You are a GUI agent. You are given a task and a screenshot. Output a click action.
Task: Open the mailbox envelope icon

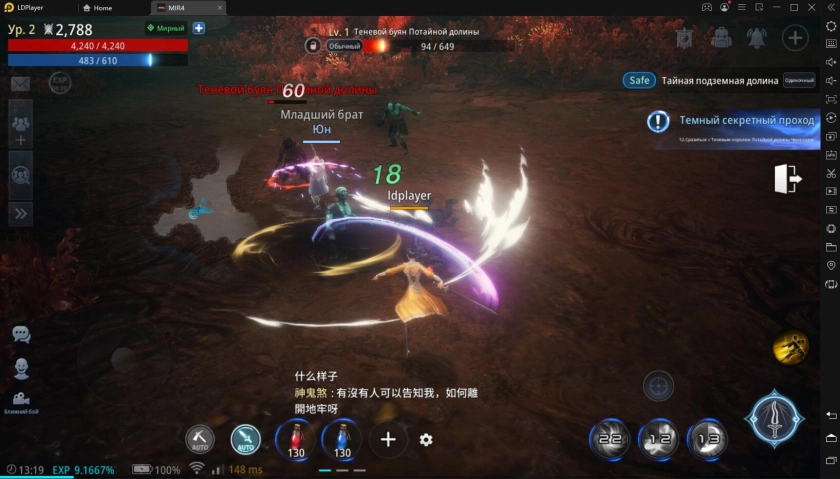coord(20,83)
